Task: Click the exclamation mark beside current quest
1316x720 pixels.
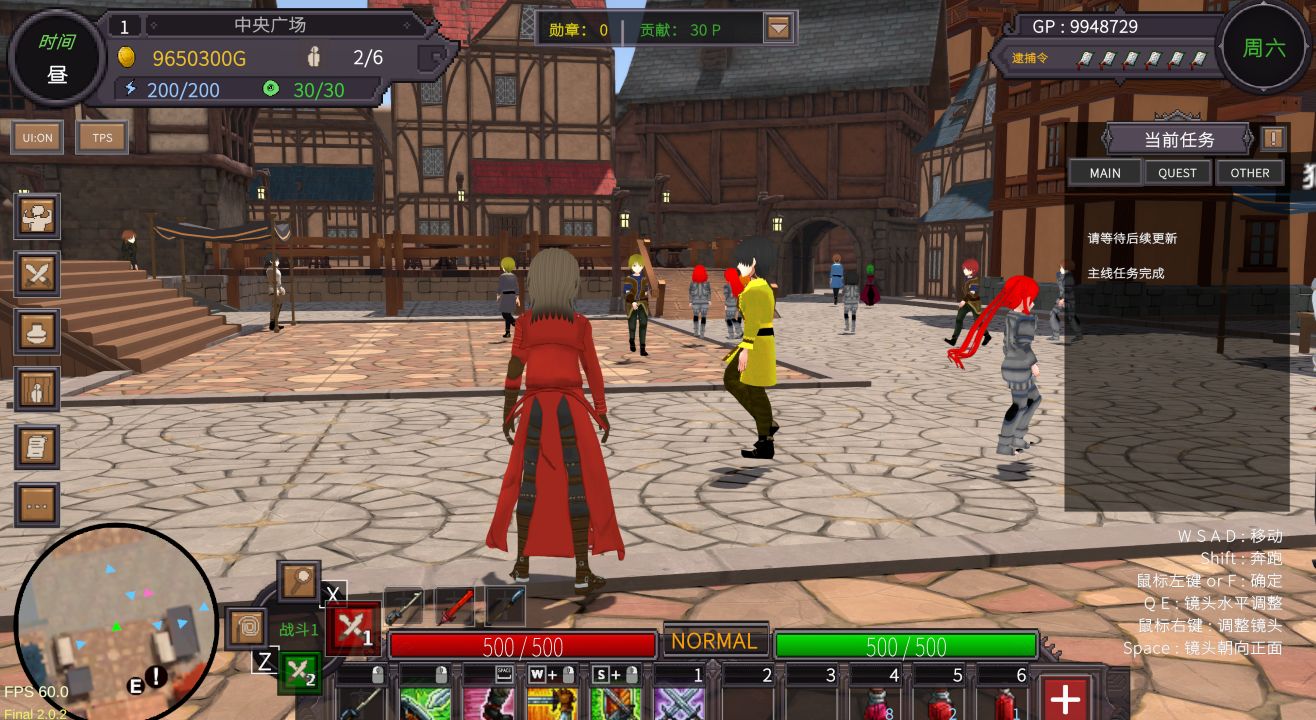Action: coord(1273,138)
